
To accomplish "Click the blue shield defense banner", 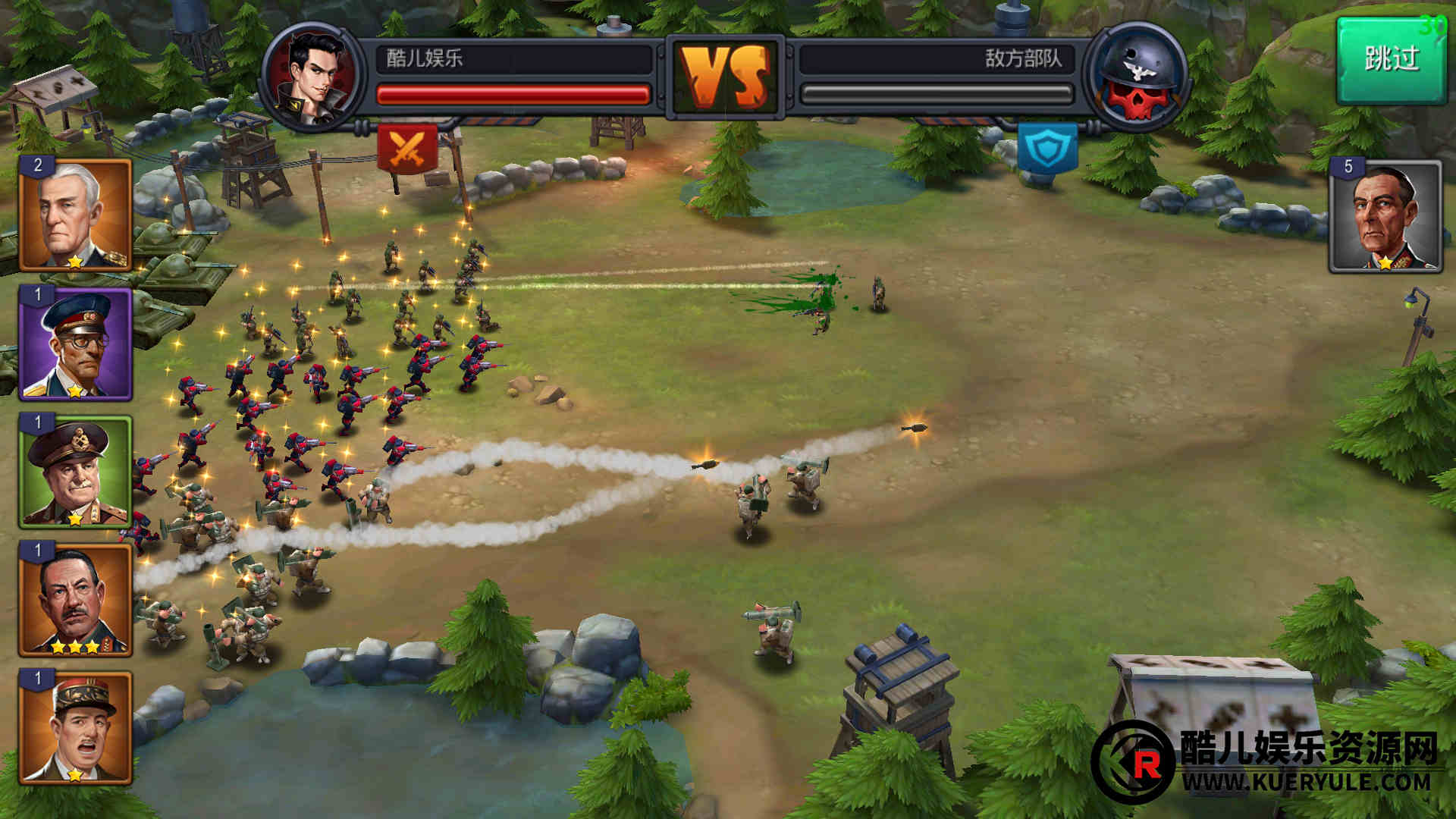I will click(1047, 148).
